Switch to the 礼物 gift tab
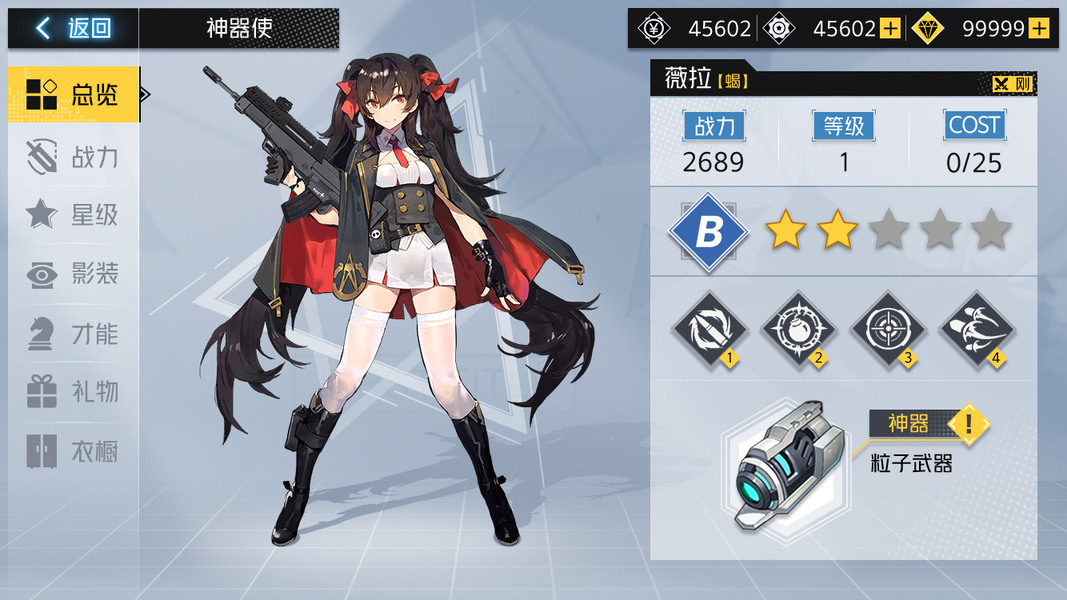Viewport: 1067px width, 600px height. pyautogui.click(x=73, y=392)
